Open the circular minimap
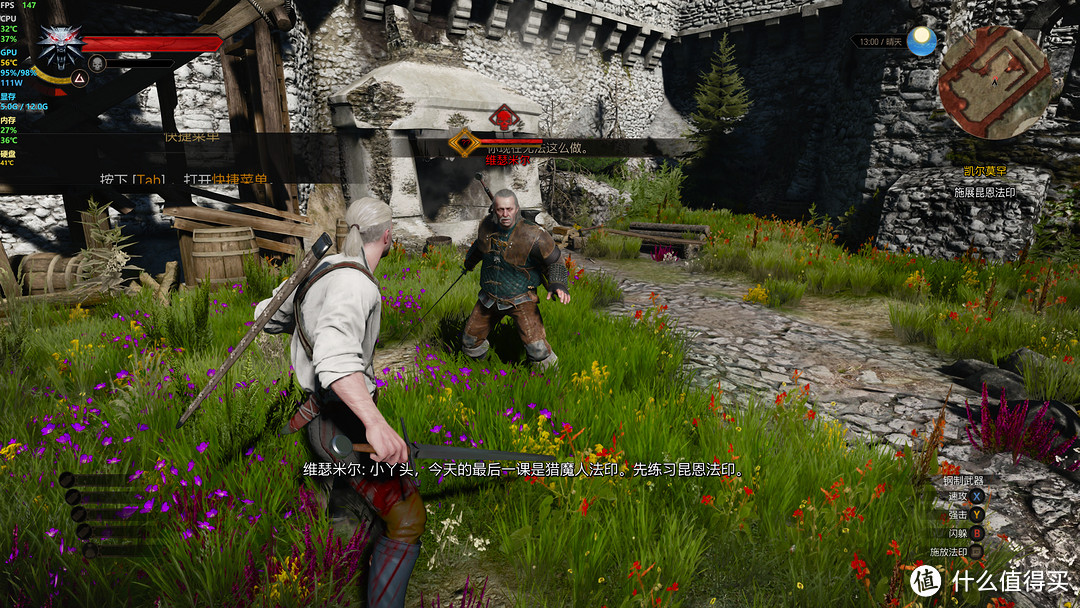Screen dimensions: 1080x608 point(995,82)
